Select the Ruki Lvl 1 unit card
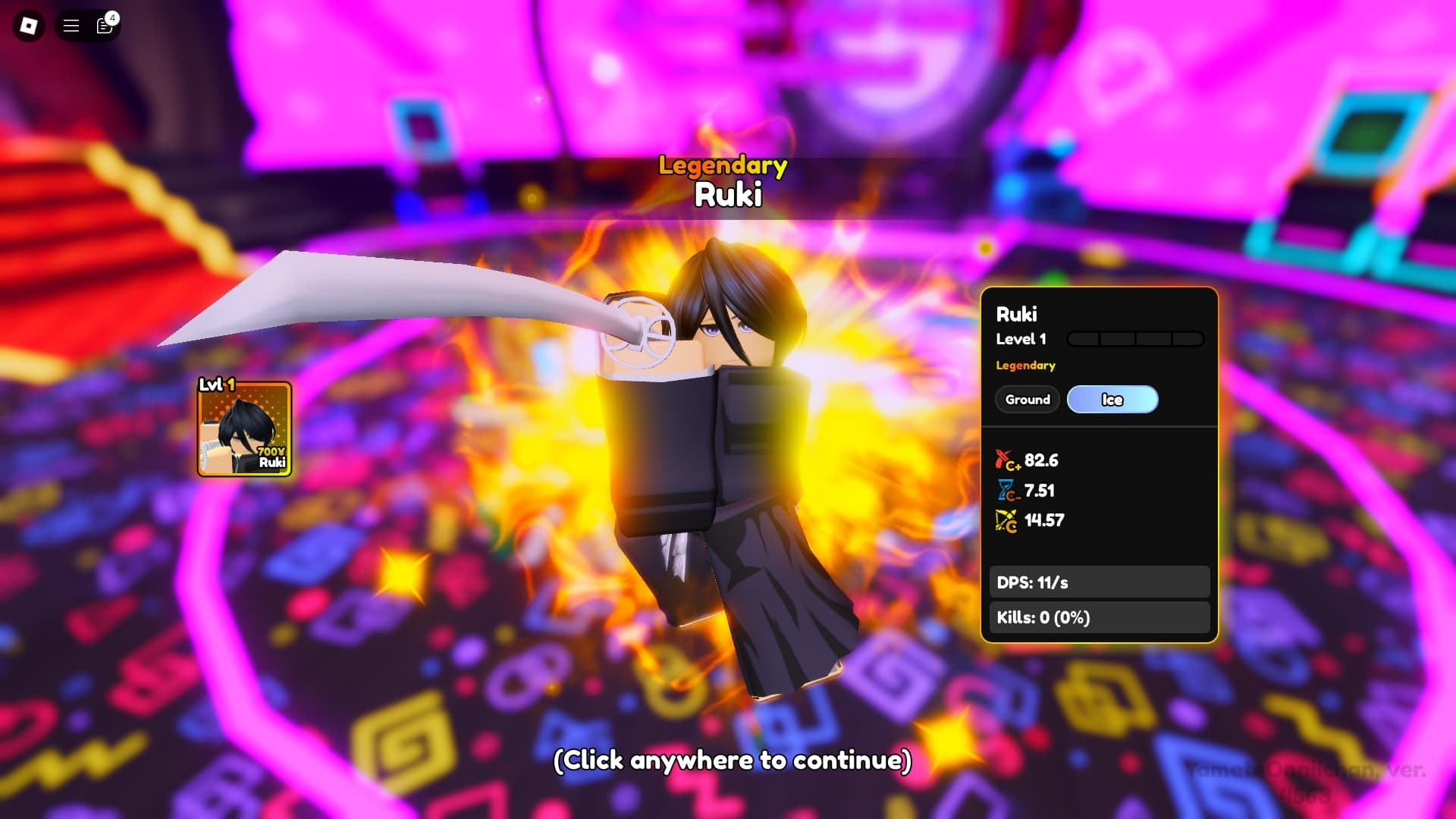Image resolution: width=1456 pixels, height=819 pixels. pyautogui.click(x=244, y=429)
